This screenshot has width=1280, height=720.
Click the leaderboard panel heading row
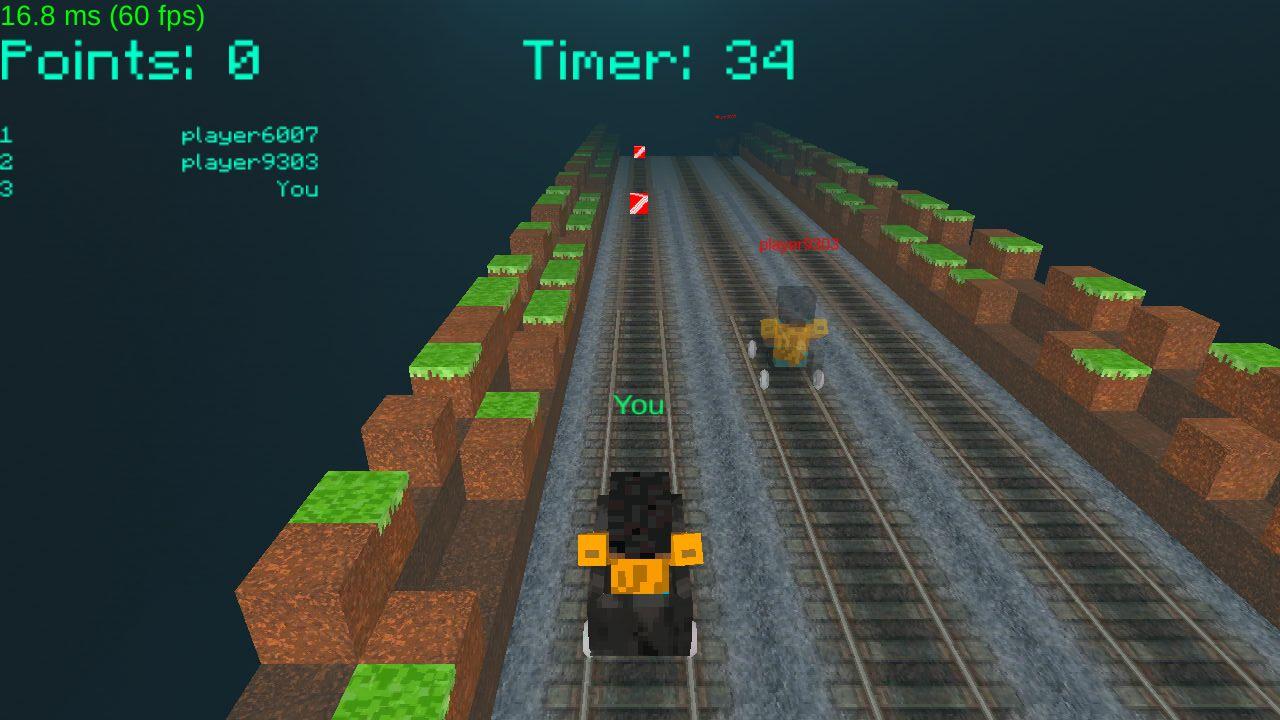pos(160,134)
